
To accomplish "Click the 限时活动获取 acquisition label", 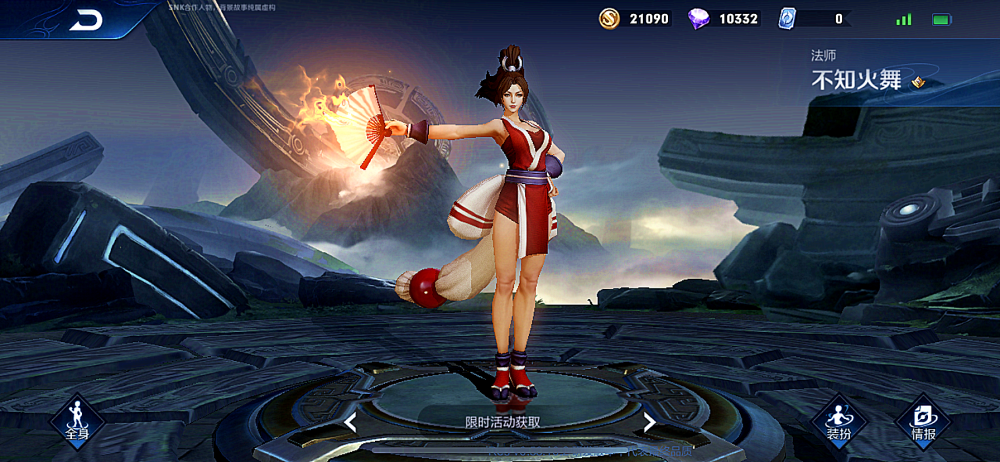I will click(x=503, y=422).
